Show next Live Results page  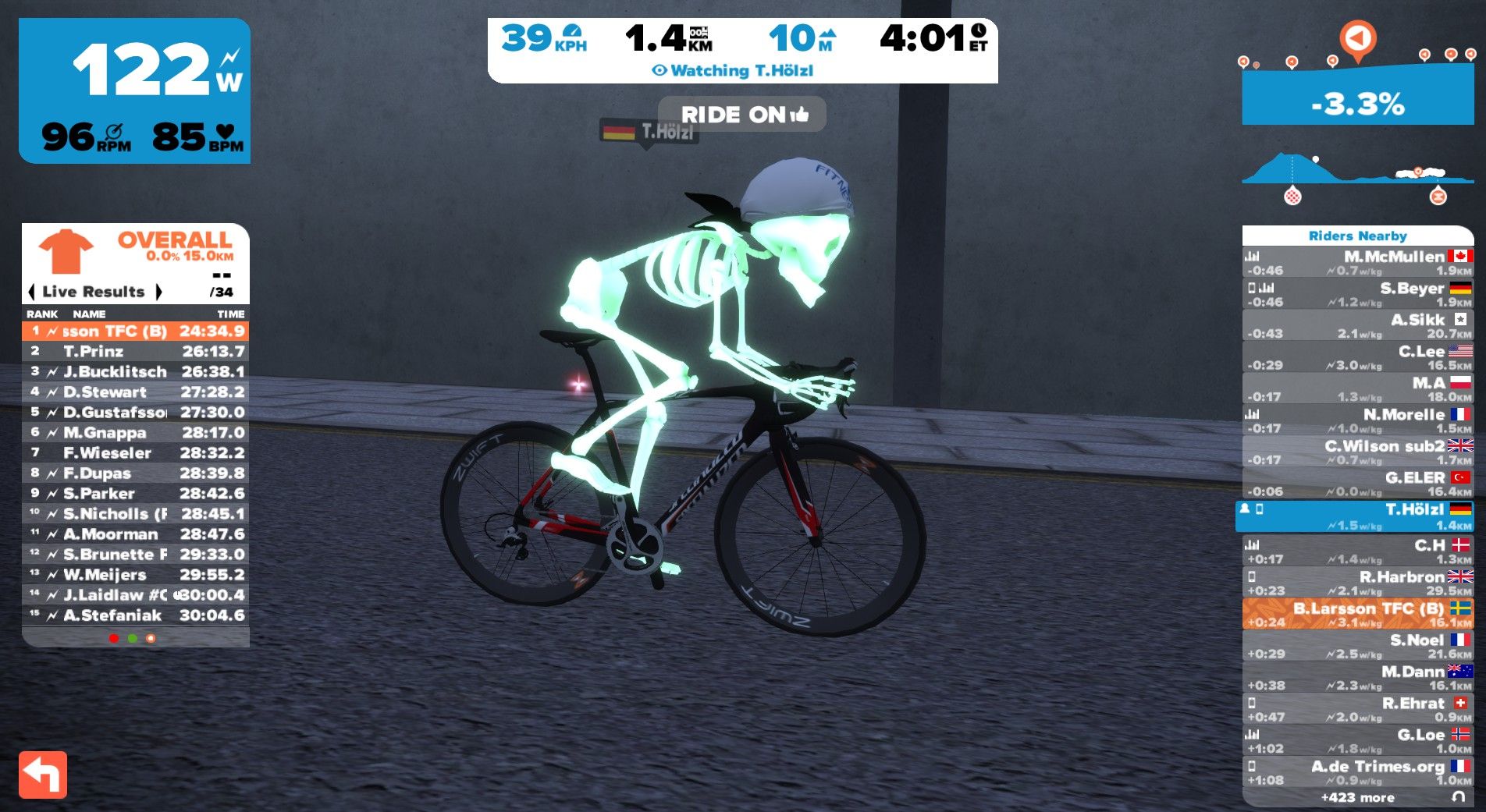[159, 292]
